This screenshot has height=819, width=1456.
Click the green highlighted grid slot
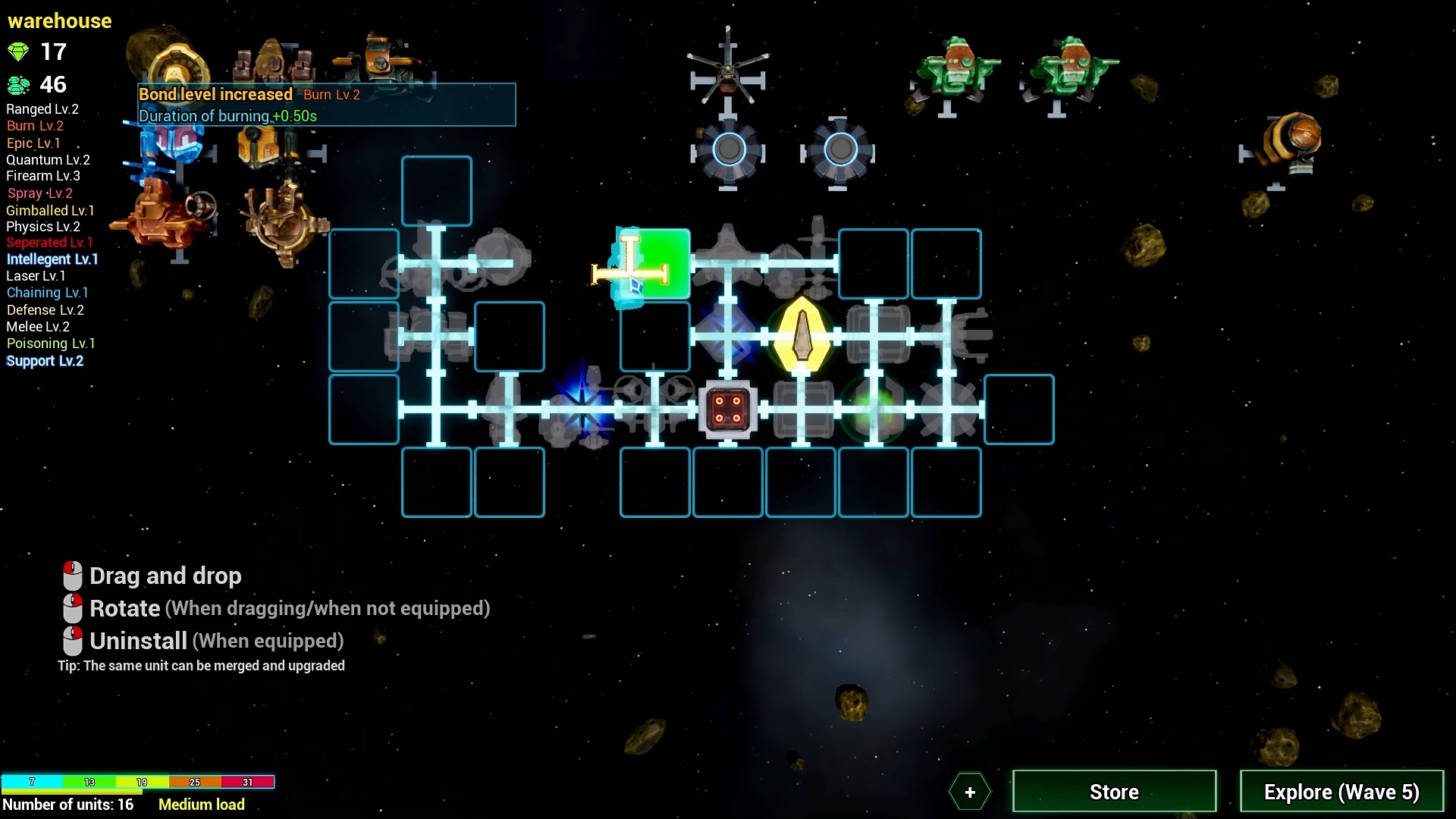(652, 264)
